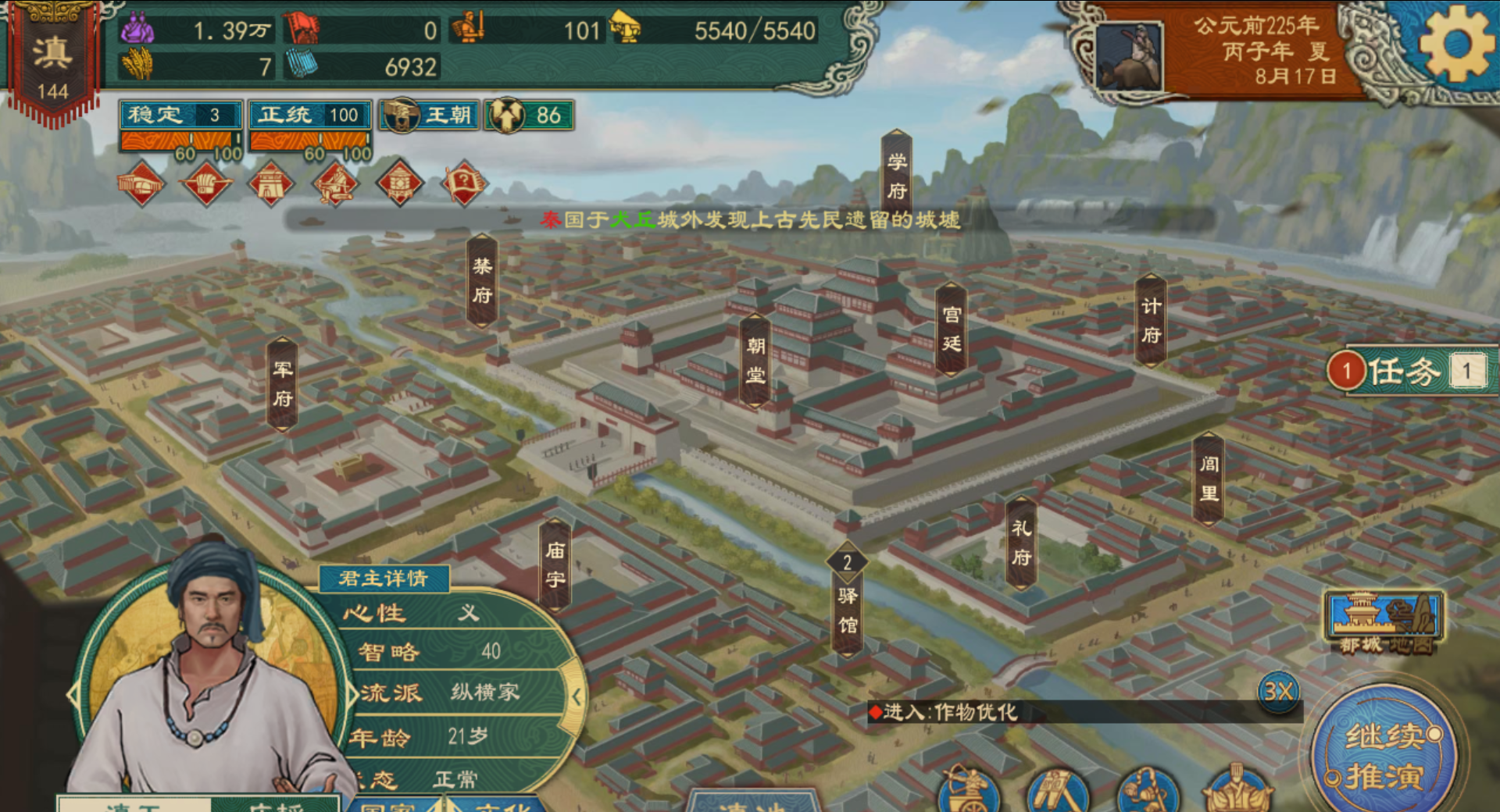Screen dimensions: 1500x812
Task: Open the 宫廷 palace label
Action: (x=951, y=329)
